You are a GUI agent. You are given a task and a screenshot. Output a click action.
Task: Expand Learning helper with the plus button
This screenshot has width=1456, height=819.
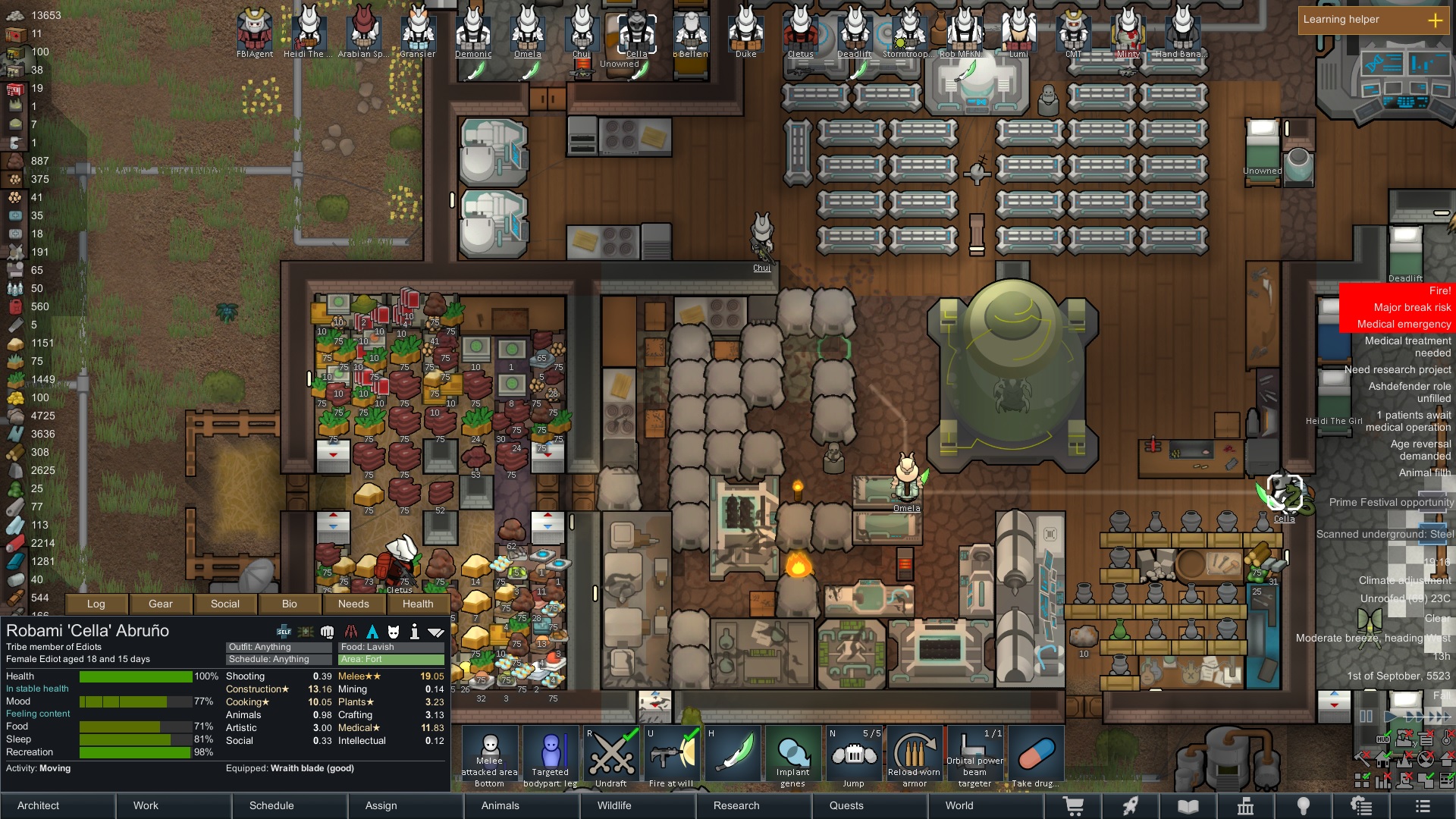coord(1436,20)
